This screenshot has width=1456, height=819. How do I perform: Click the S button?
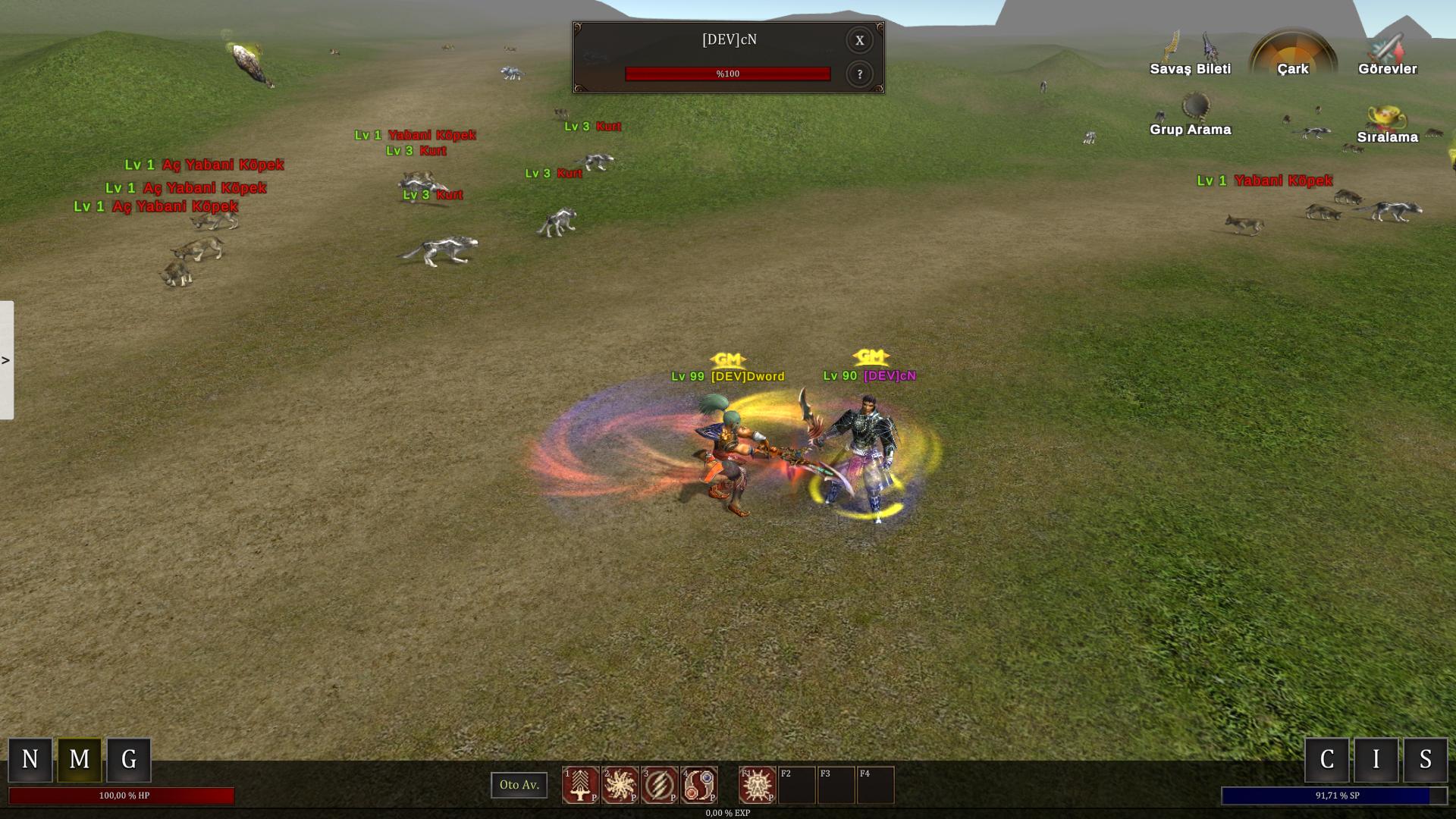tap(1426, 759)
